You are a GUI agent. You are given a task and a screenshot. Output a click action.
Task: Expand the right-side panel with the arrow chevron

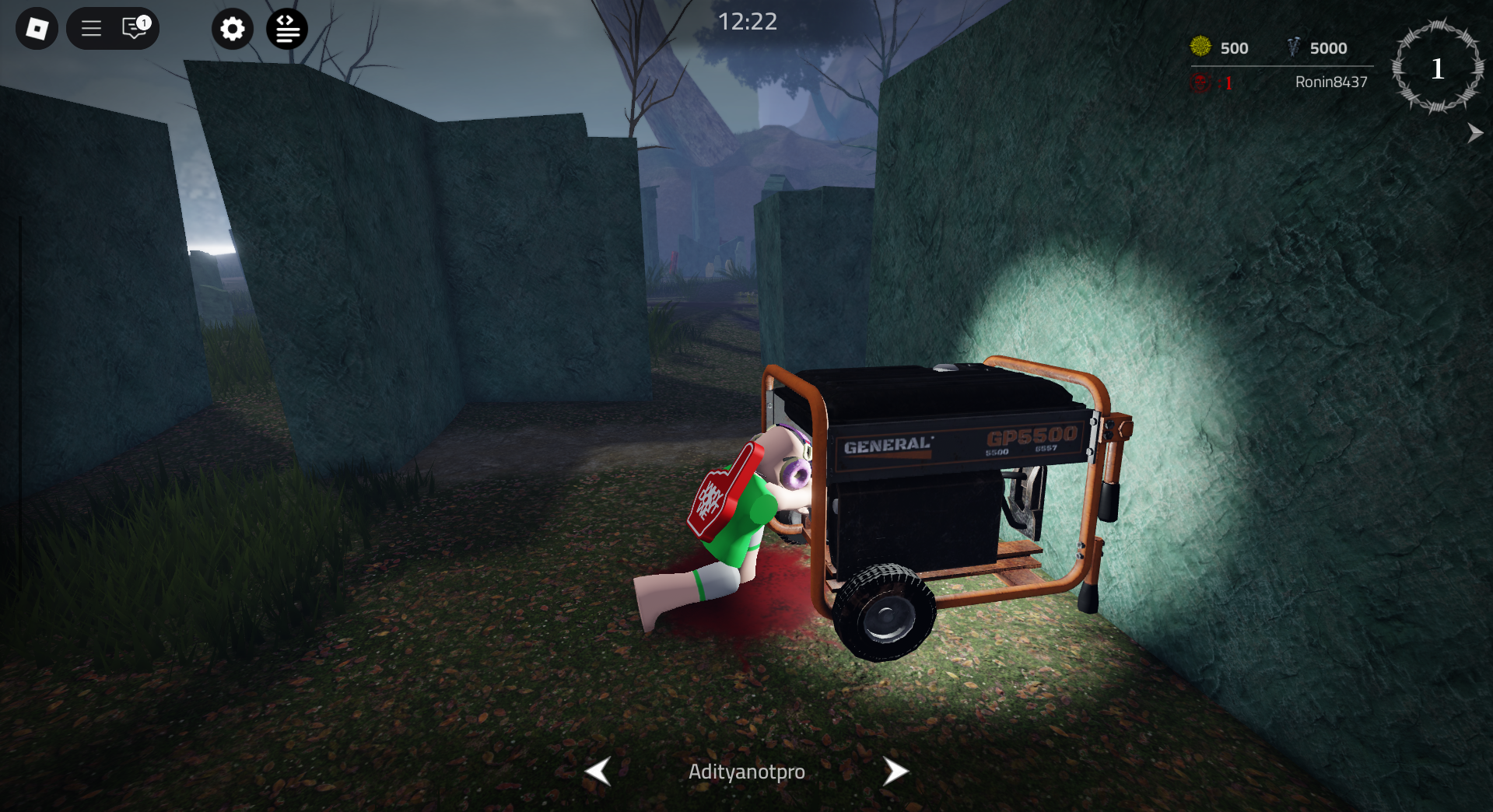pyautogui.click(x=1474, y=132)
